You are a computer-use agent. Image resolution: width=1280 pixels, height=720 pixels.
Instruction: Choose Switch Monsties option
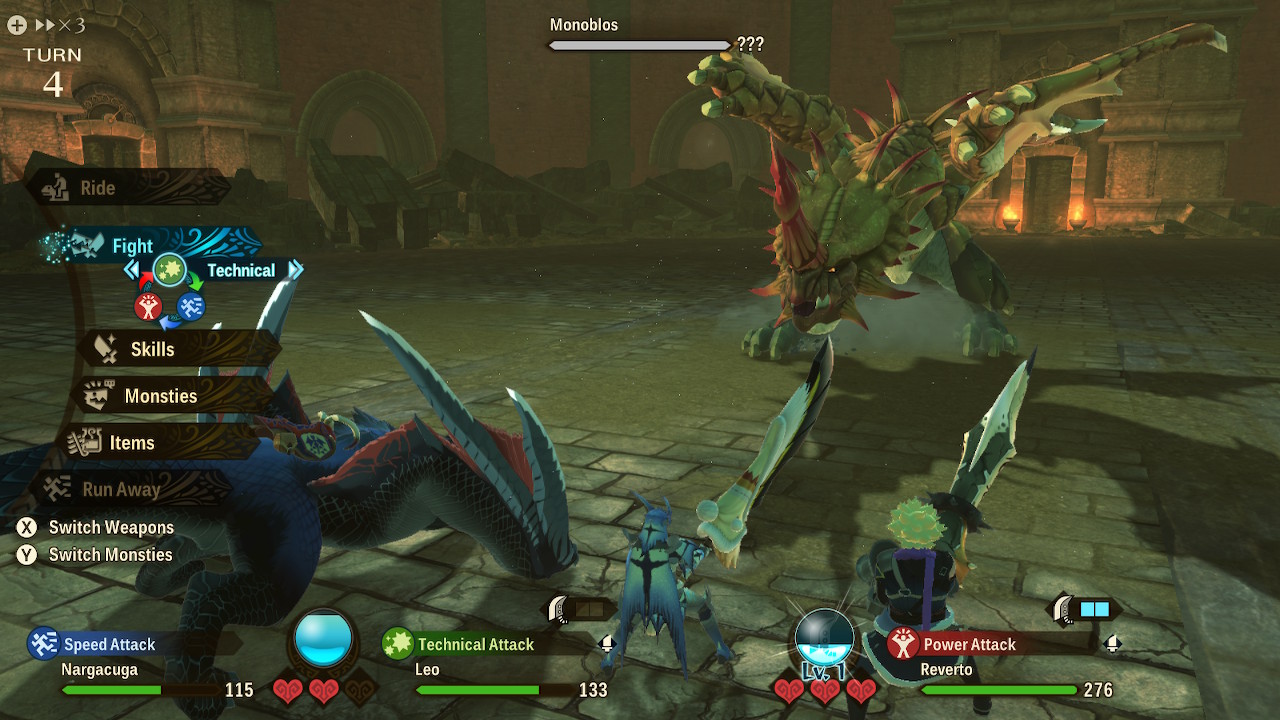pyautogui.click(x=96, y=555)
